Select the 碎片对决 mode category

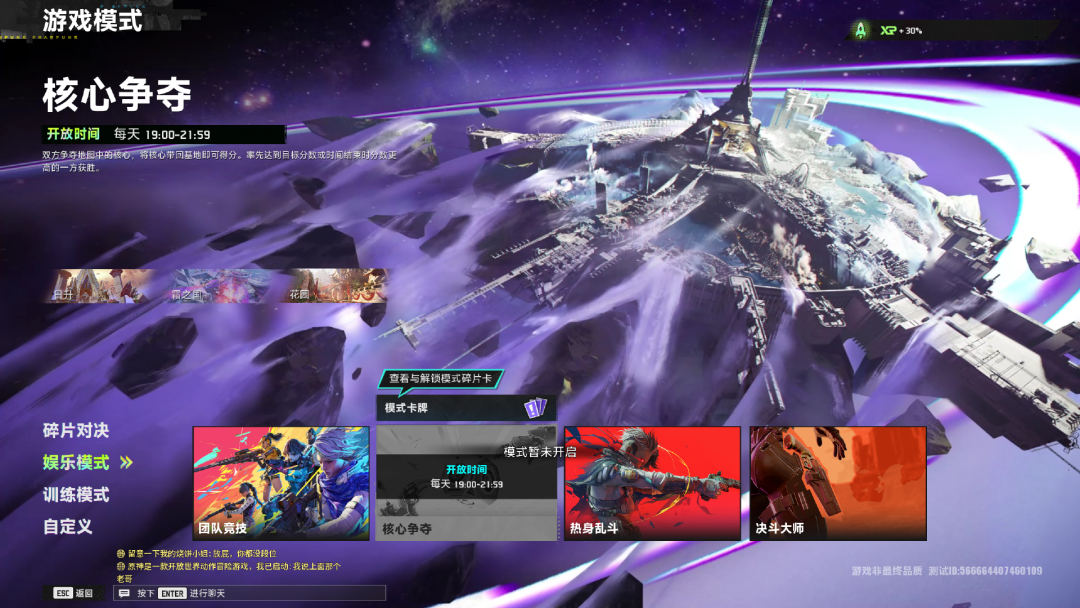coord(76,431)
